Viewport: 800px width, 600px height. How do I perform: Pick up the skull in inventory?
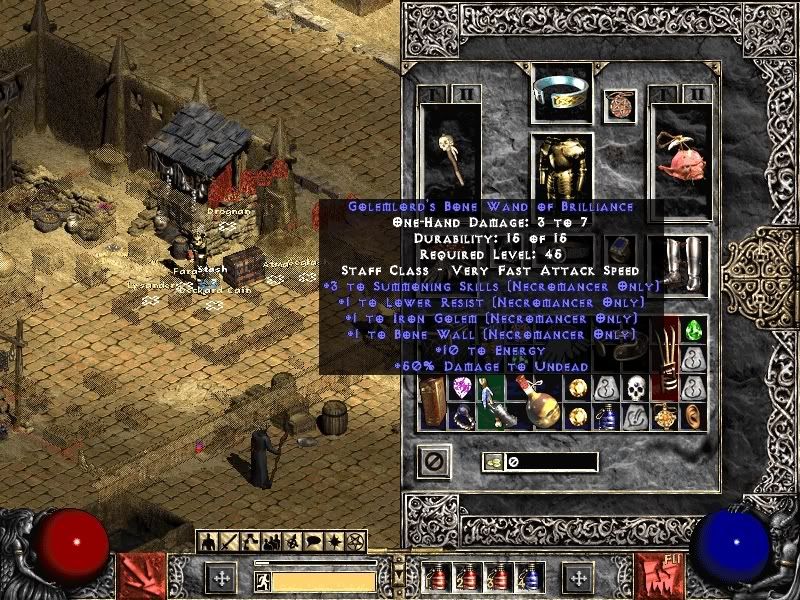pyautogui.click(x=637, y=388)
